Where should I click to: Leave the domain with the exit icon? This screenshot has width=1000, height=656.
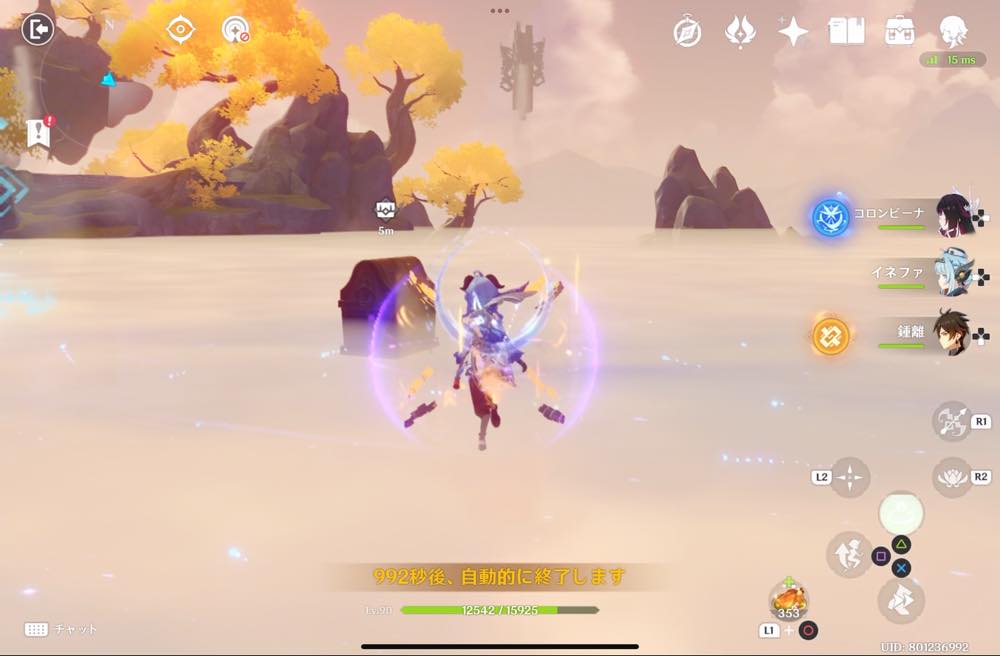coord(38,30)
